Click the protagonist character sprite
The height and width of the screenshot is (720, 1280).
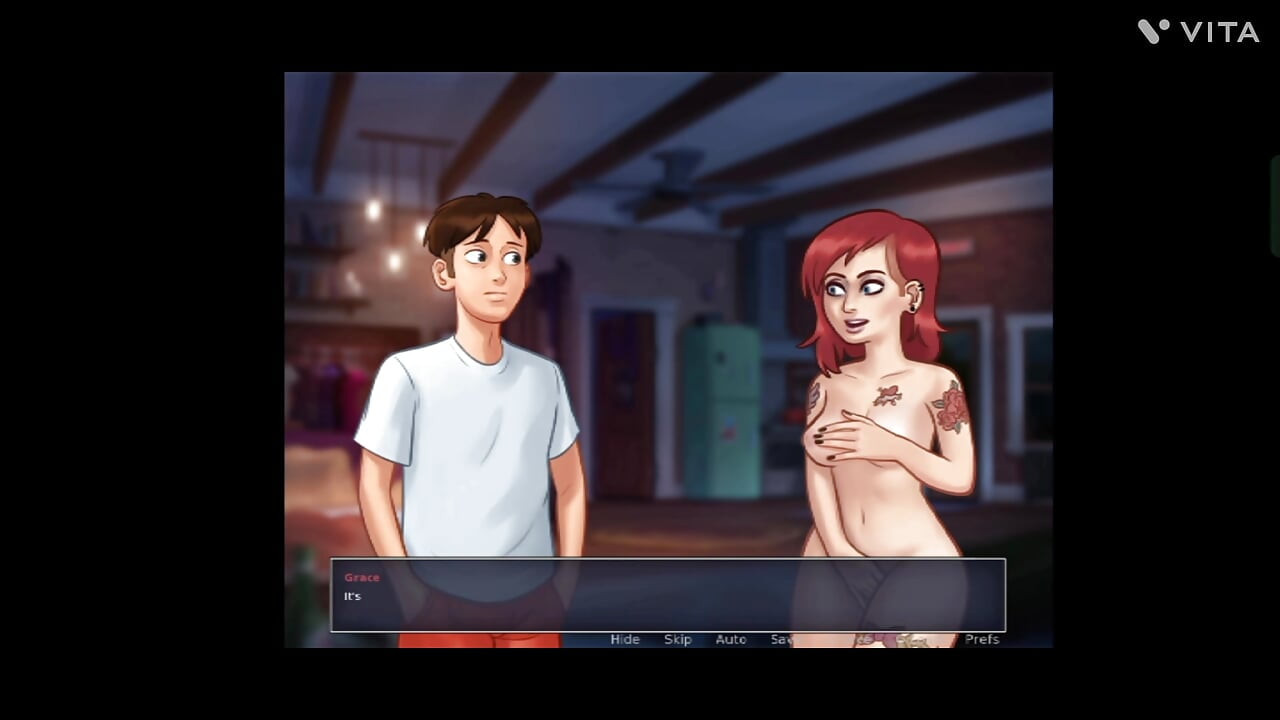coord(480,400)
